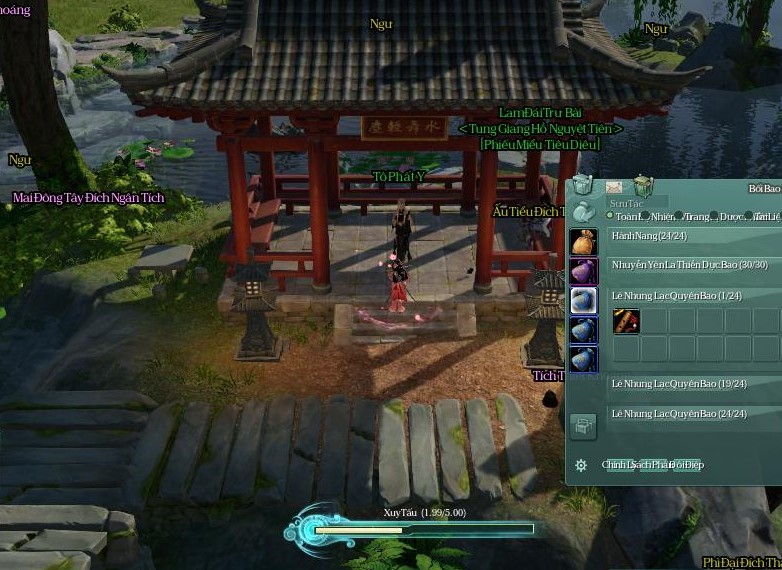This screenshot has width=782, height=570.
Task: Open the mail envelope tab
Action: pos(614,187)
